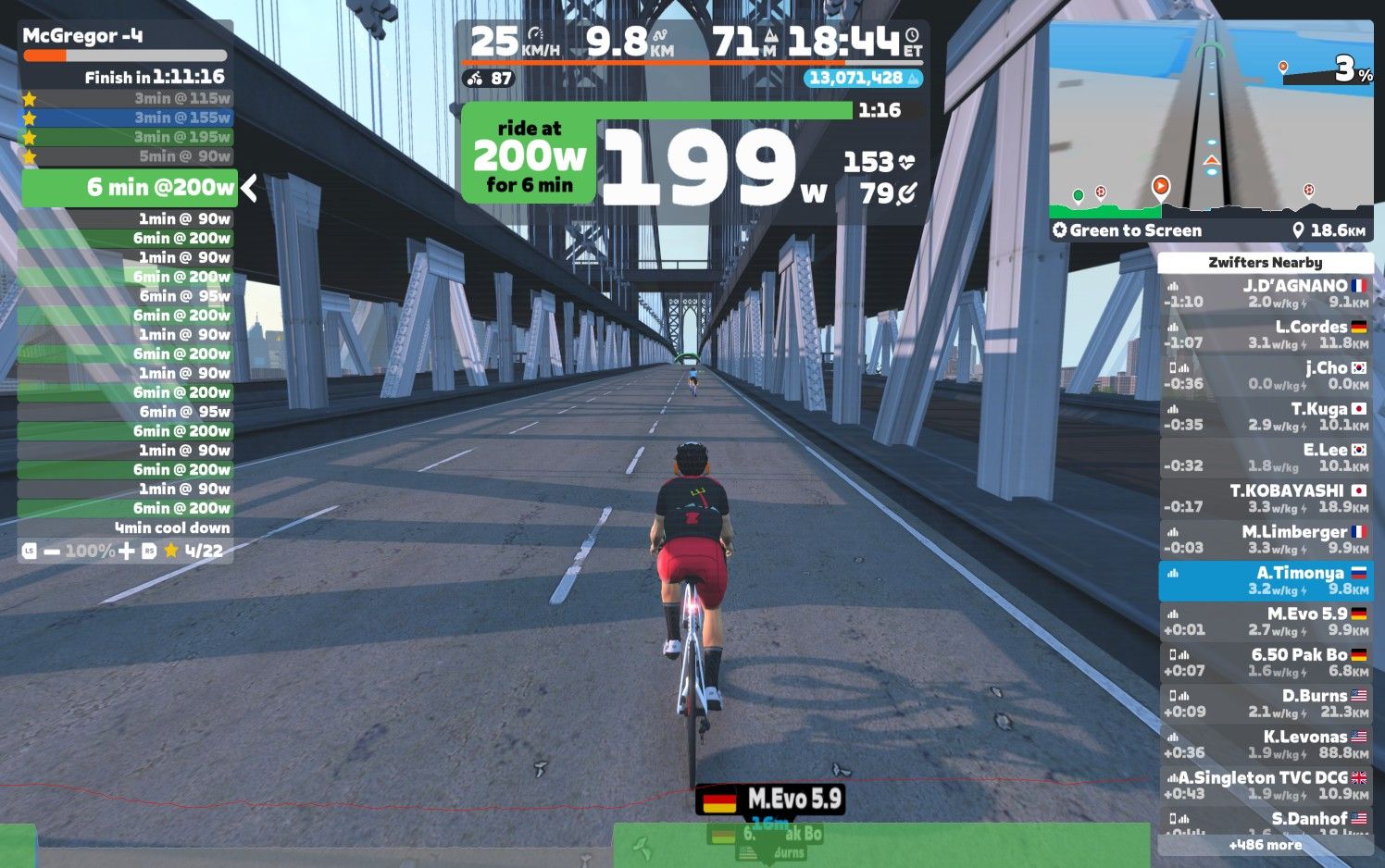Select D.Burns in the Zwifters Nearby list
Image resolution: width=1385 pixels, height=868 pixels.
point(1266,703)
